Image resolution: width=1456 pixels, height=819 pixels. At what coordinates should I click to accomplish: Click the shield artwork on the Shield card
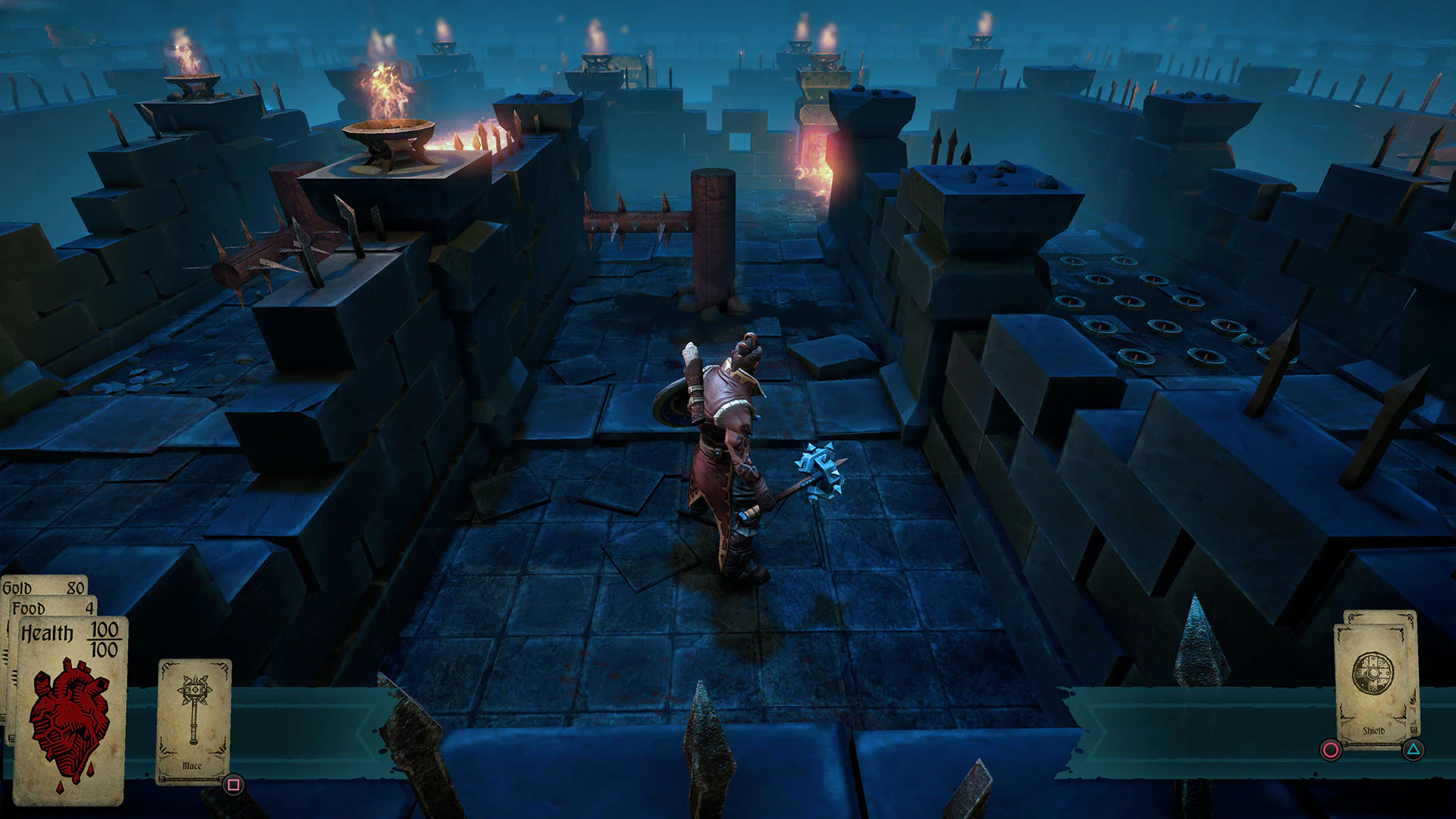pyautogui.click(x=1373, y=673)
